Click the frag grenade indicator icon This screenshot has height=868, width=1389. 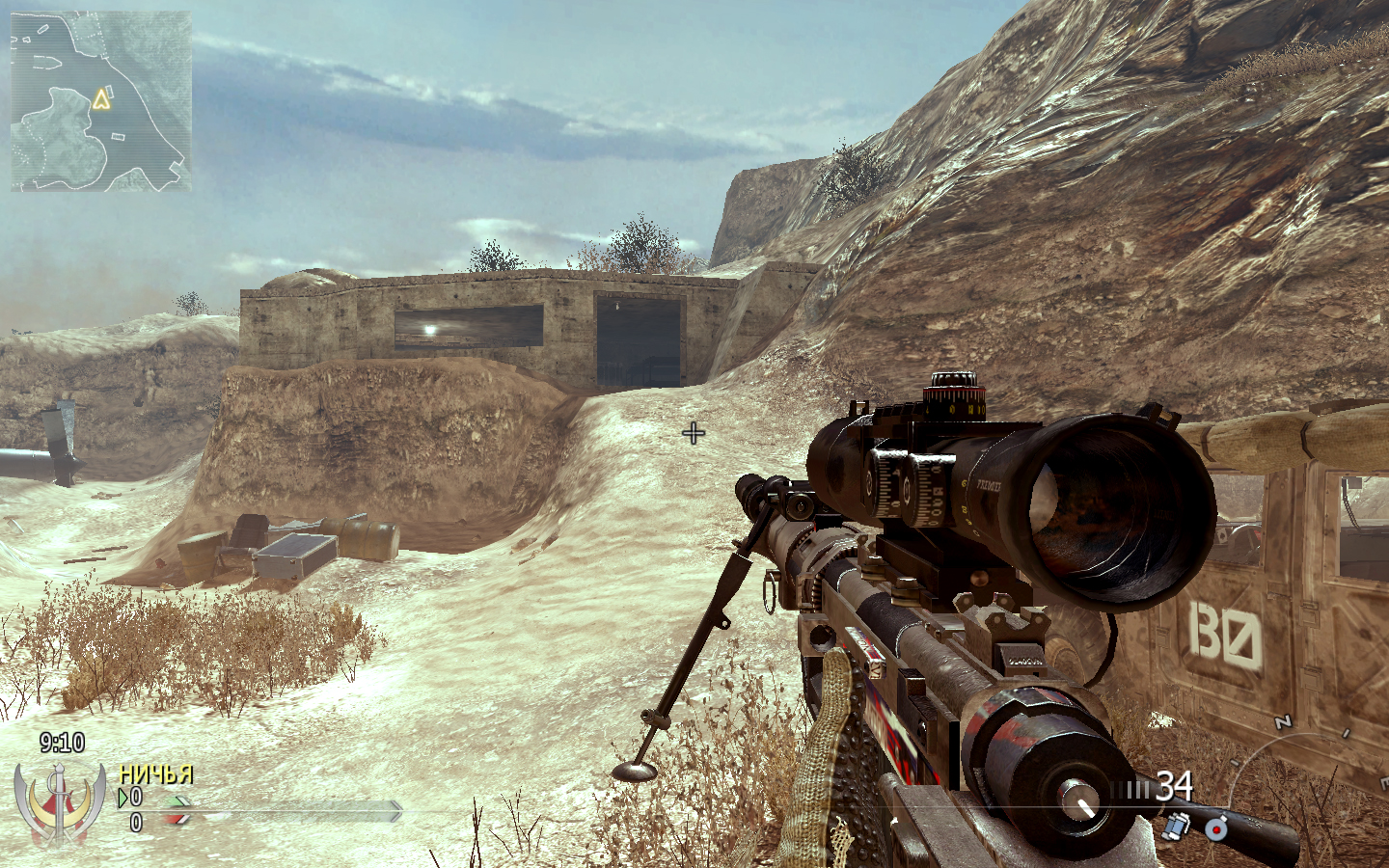1215,829
